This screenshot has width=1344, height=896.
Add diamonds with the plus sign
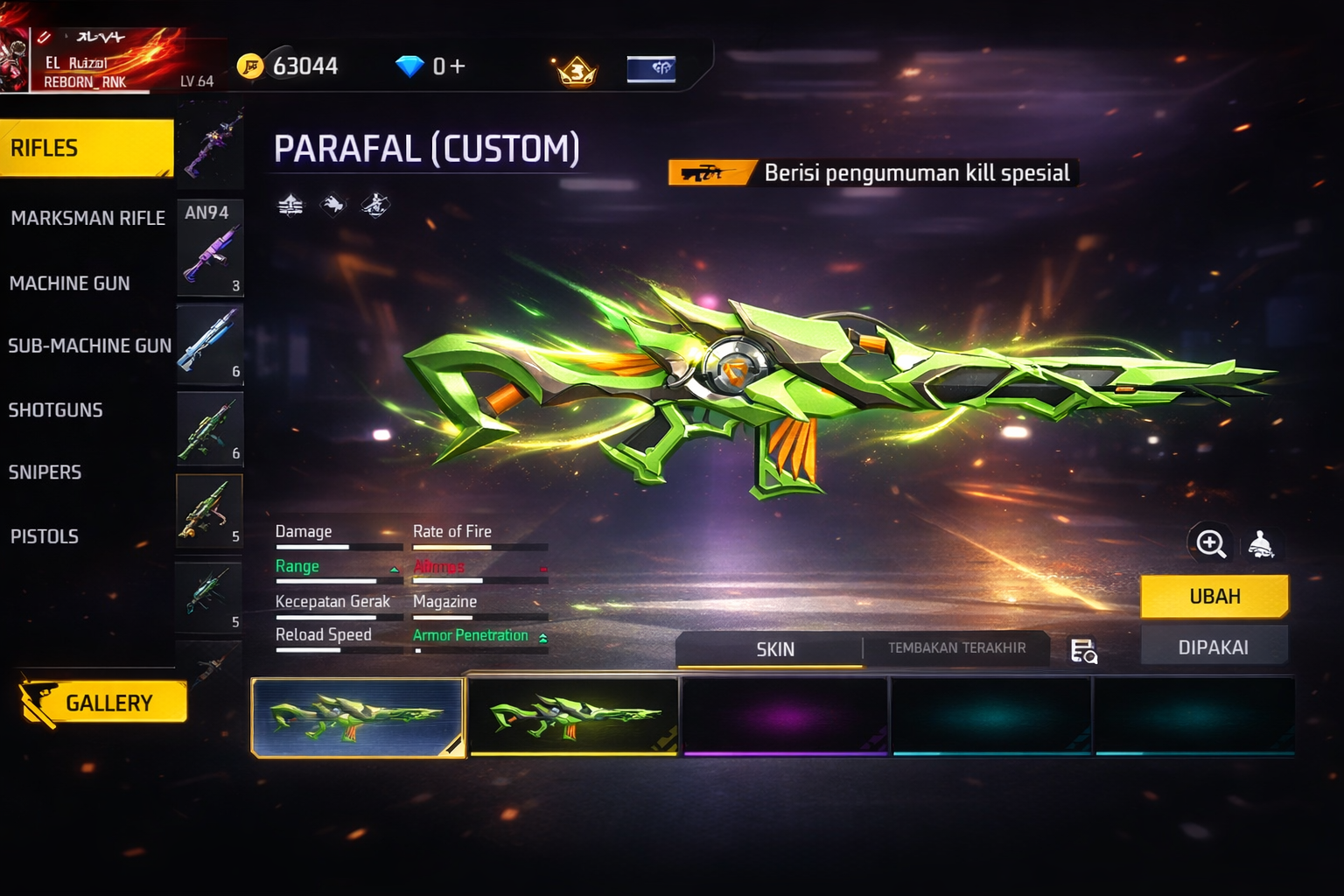tap(457, 66)
